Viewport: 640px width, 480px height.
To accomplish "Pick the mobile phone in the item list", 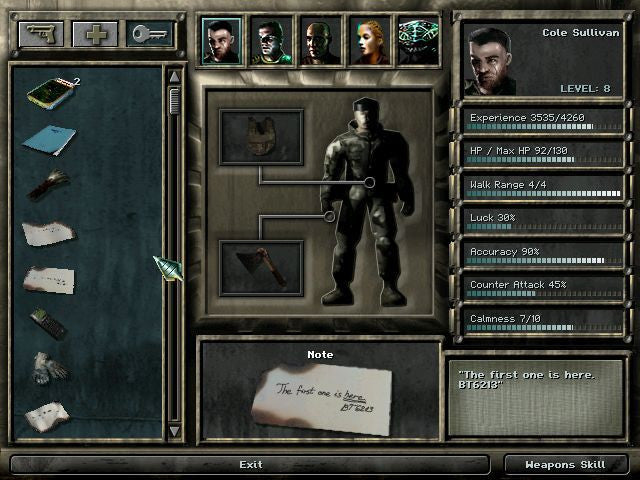I will [x=46, y=322].
